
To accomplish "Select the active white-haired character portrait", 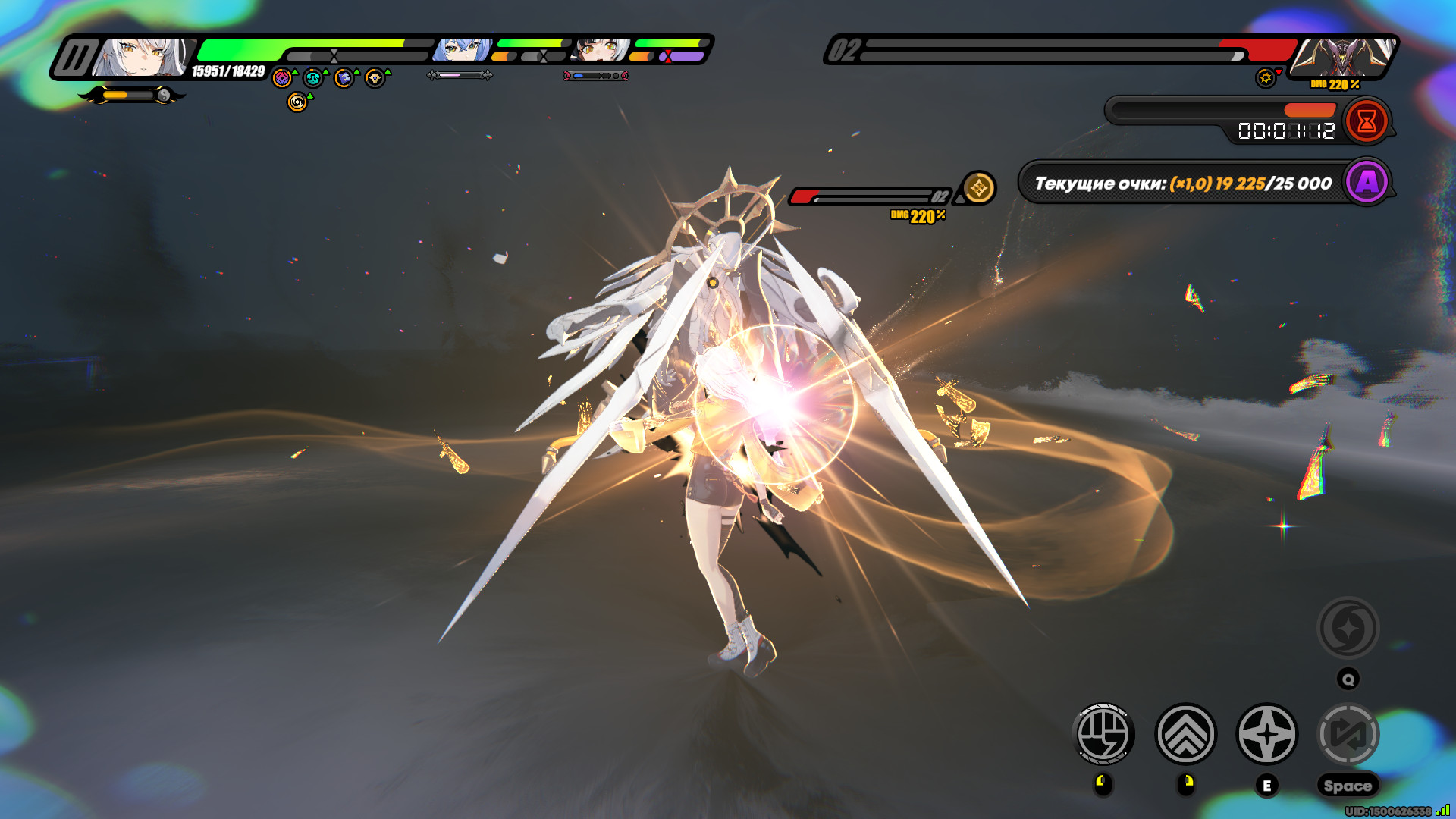I will pyautogui.click(x=143, y=58).
